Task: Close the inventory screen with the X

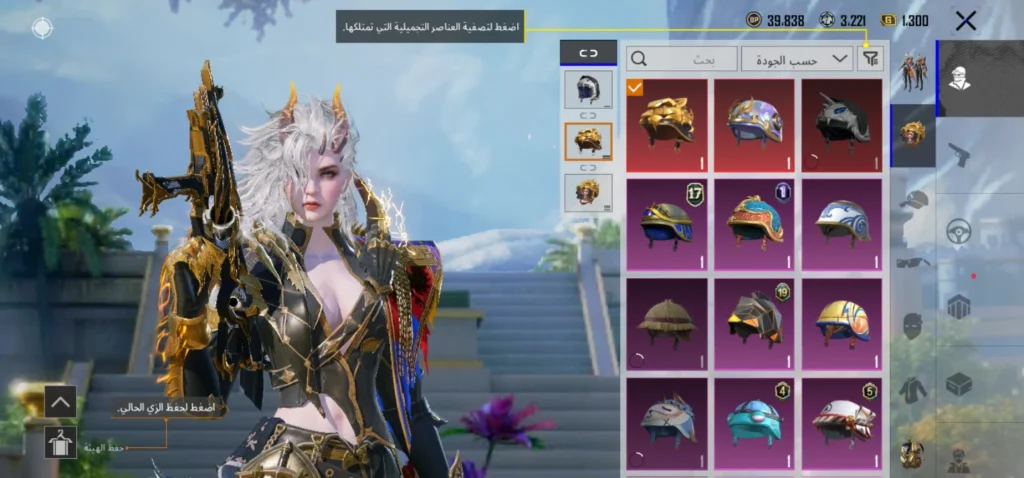Action: [966, 20]
